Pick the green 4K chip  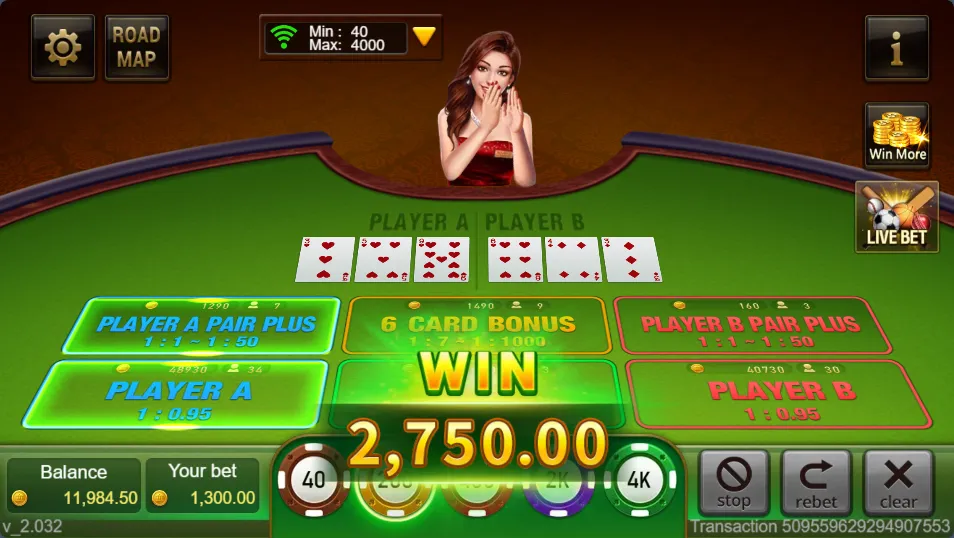pos(640,481)
